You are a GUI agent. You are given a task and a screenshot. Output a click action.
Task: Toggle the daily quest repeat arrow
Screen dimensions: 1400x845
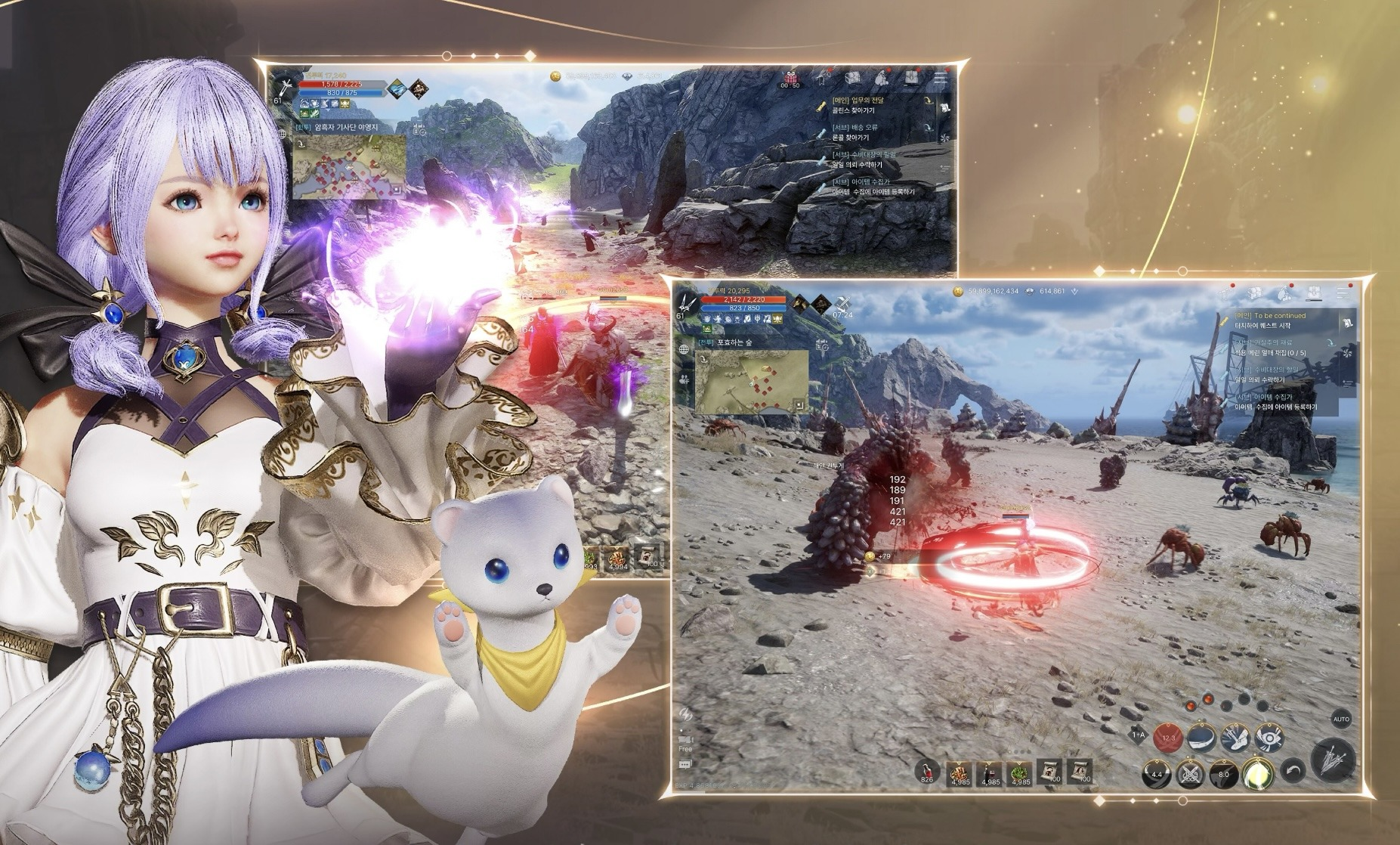click(1330, 343)
